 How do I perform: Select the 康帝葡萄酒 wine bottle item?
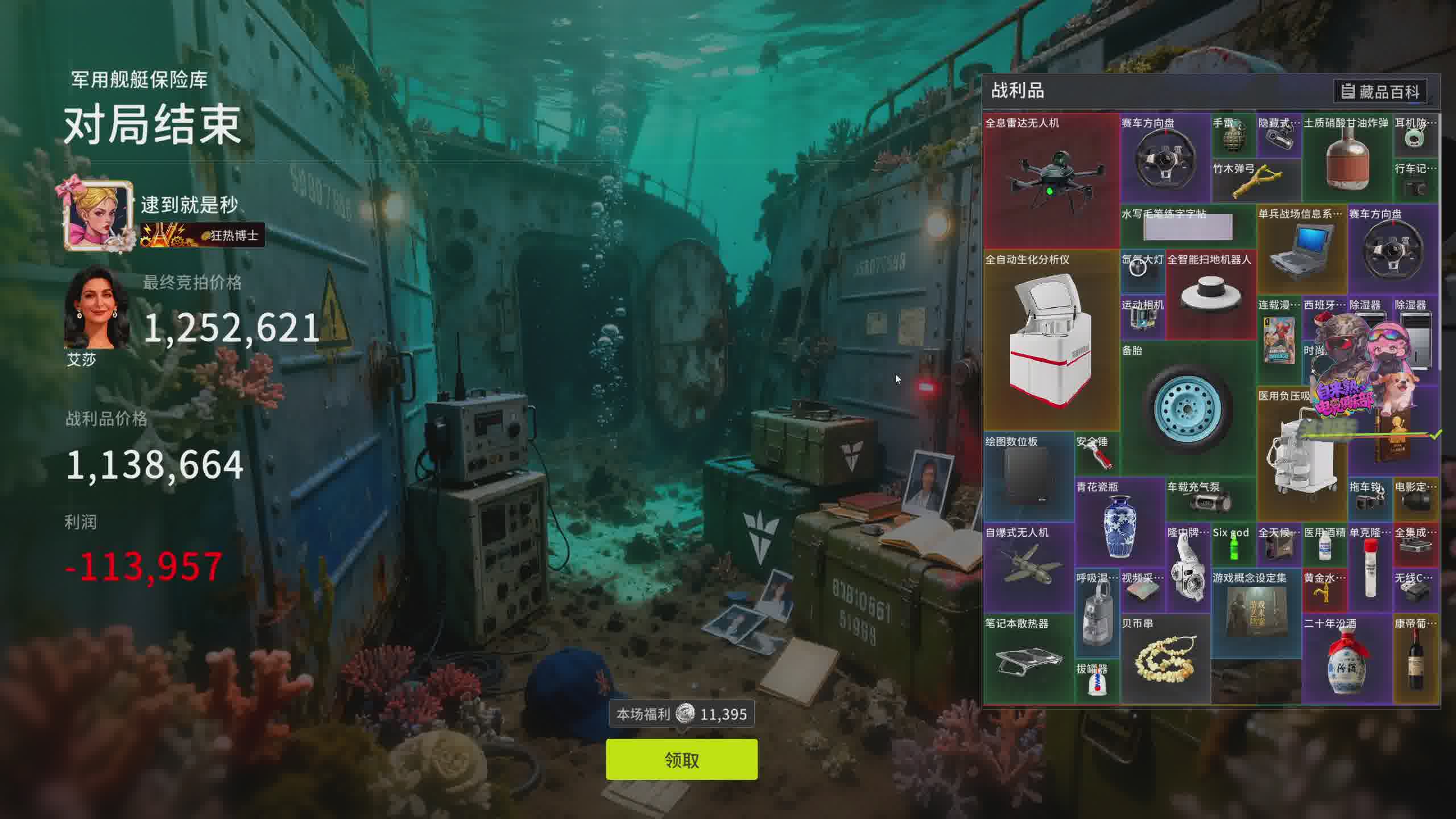pos(1416,659)
